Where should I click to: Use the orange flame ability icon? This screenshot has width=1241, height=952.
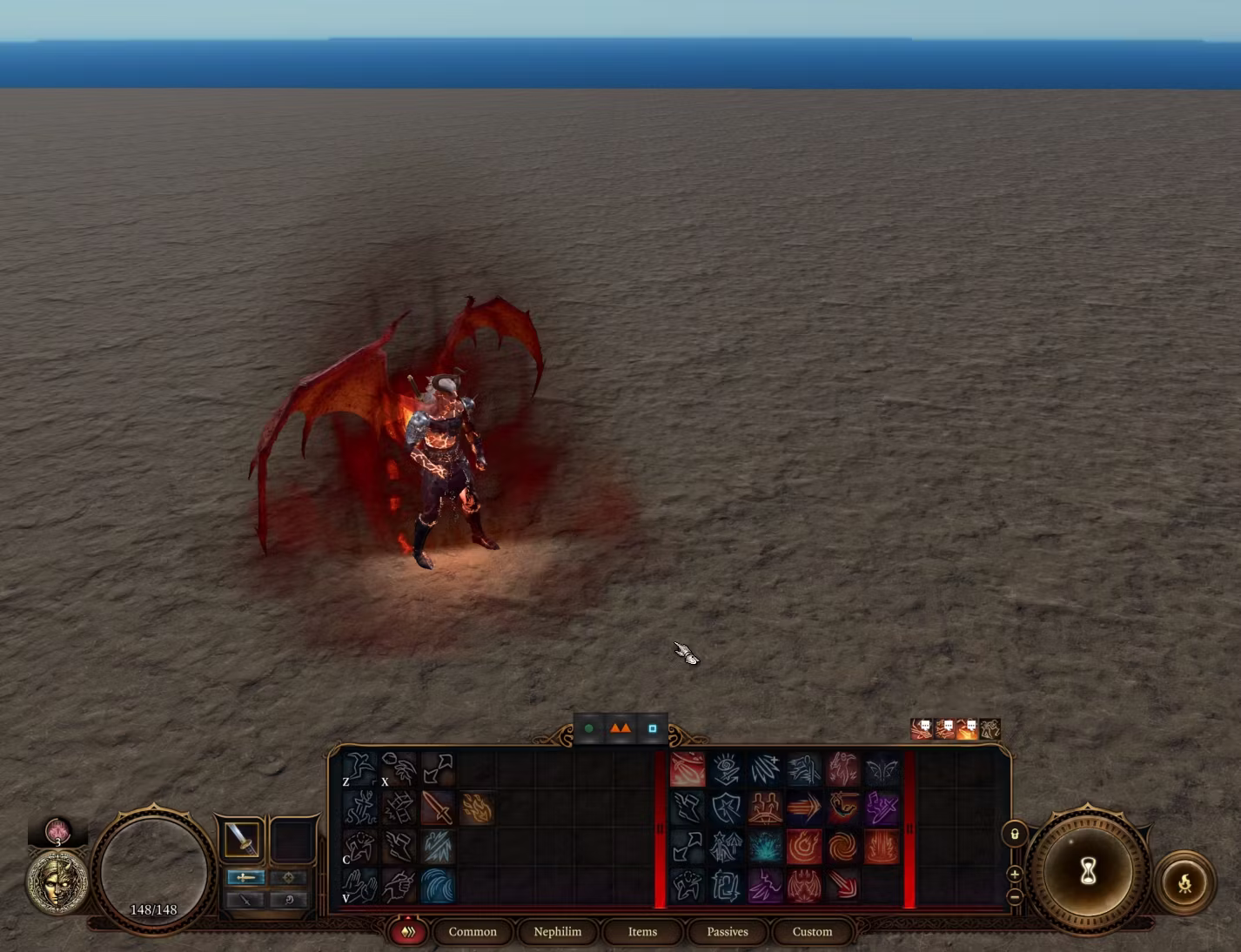476,808
